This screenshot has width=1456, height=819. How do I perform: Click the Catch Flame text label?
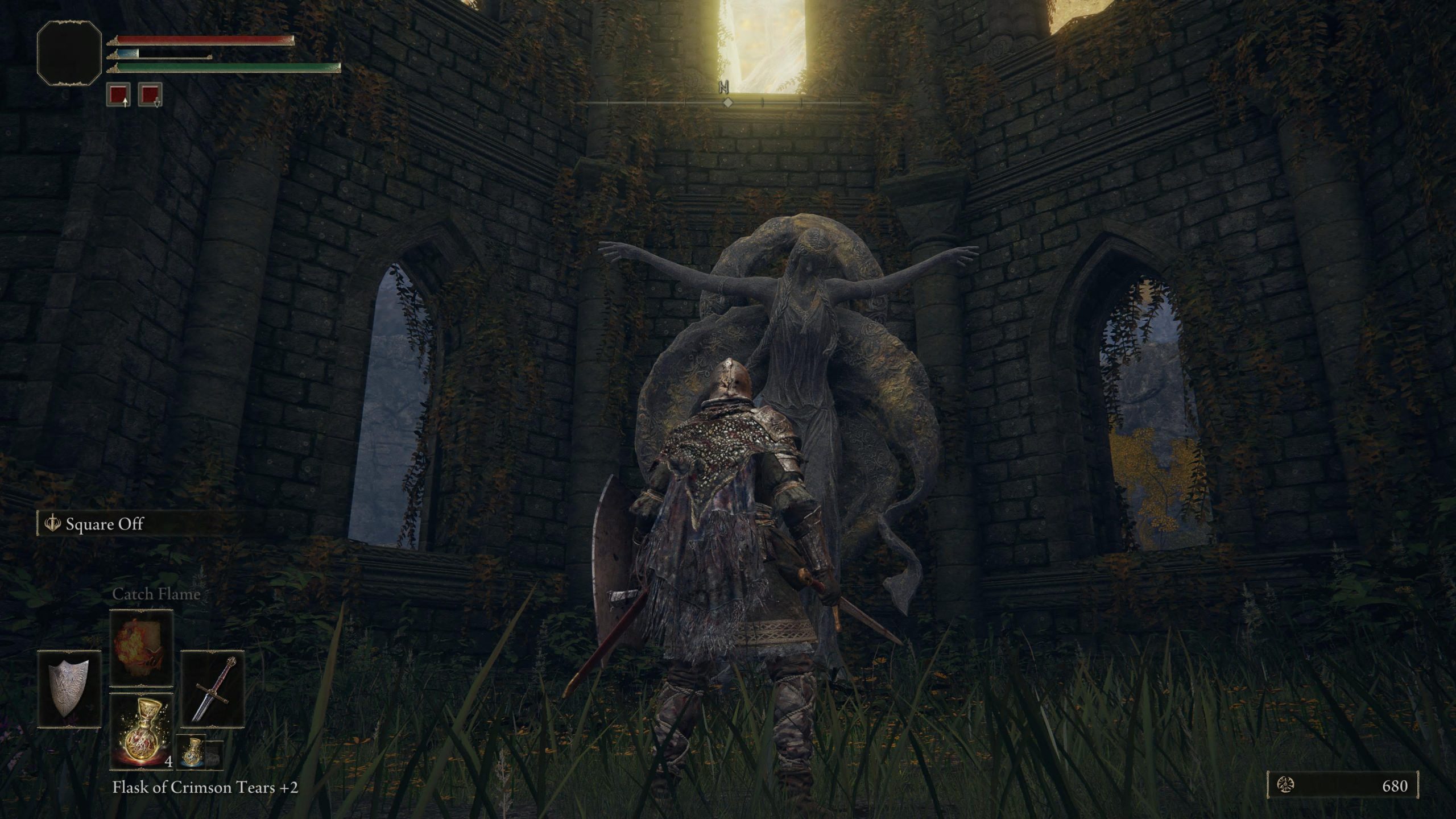[156, 595]
